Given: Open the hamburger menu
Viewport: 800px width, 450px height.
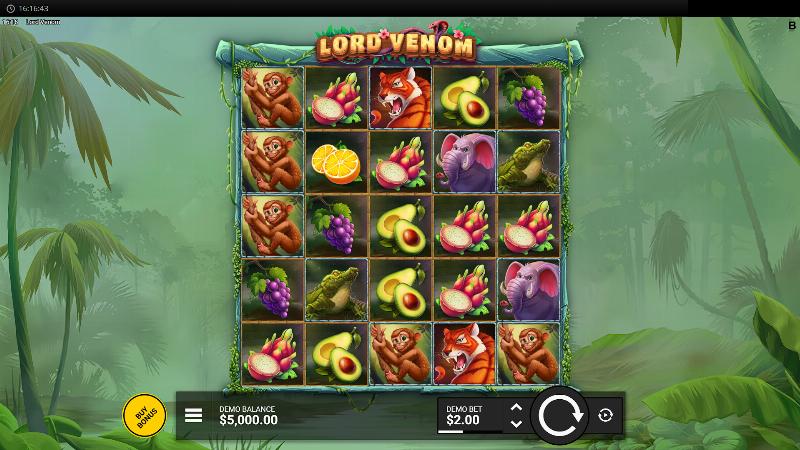Looking at the screenshot, I should 194,415.
